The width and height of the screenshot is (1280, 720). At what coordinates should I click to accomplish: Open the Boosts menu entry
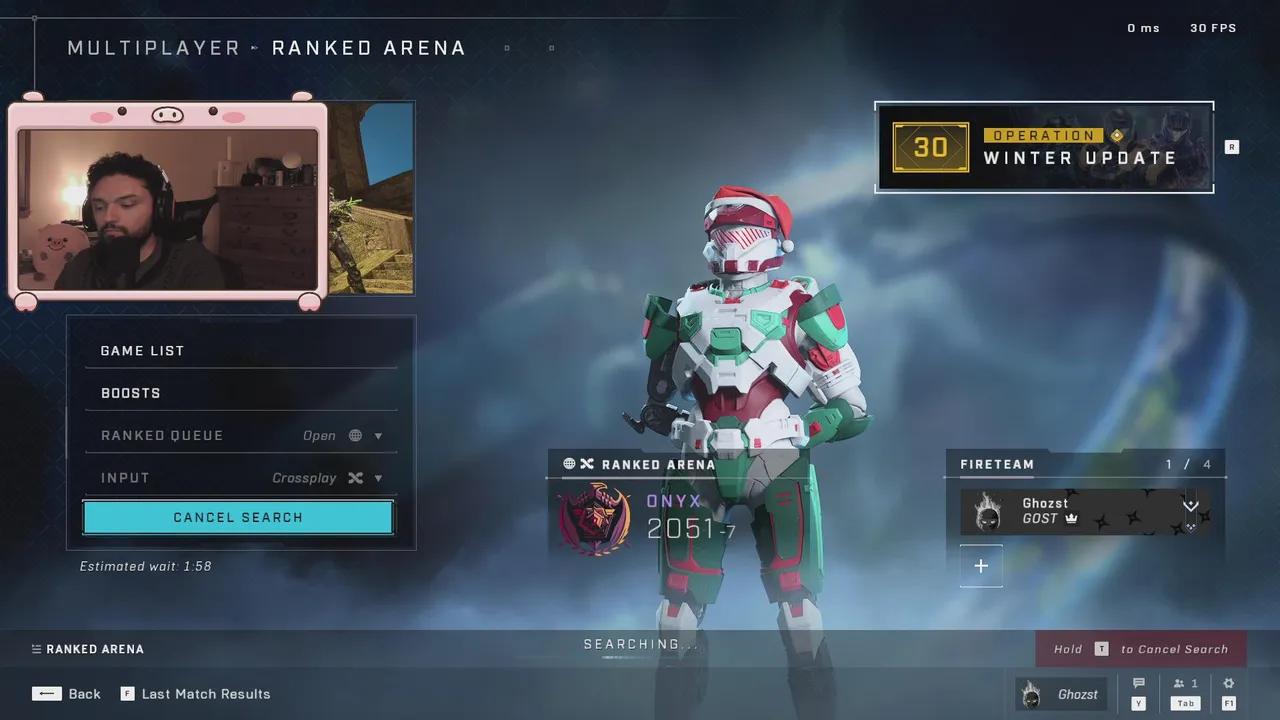(240, 393)
